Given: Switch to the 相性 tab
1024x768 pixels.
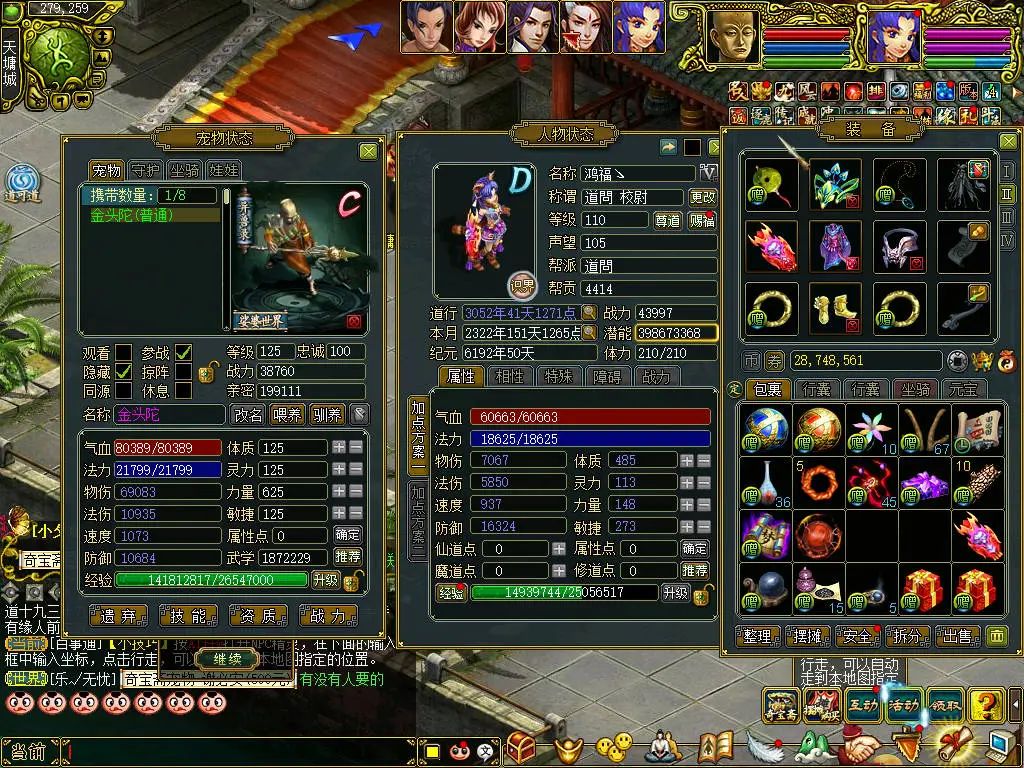Looking at the screenshot, I should [x=509, y=376].
